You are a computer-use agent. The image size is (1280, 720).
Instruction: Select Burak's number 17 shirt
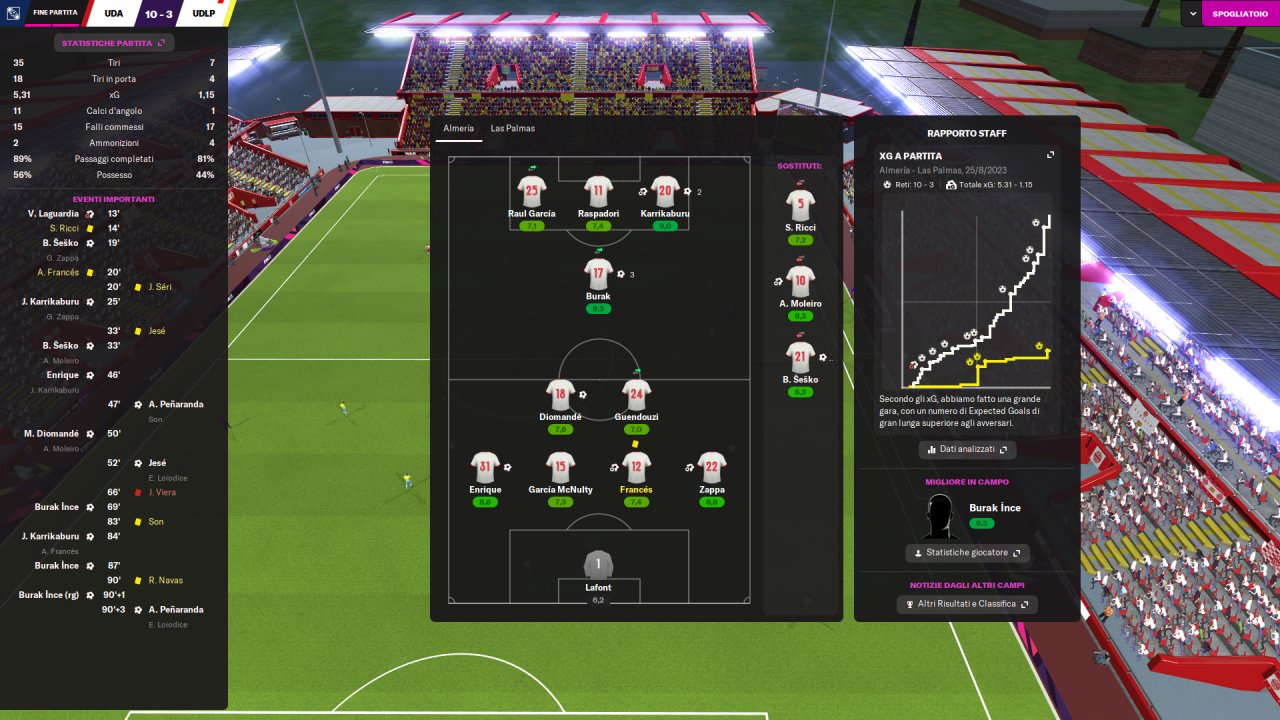(598, 272)
